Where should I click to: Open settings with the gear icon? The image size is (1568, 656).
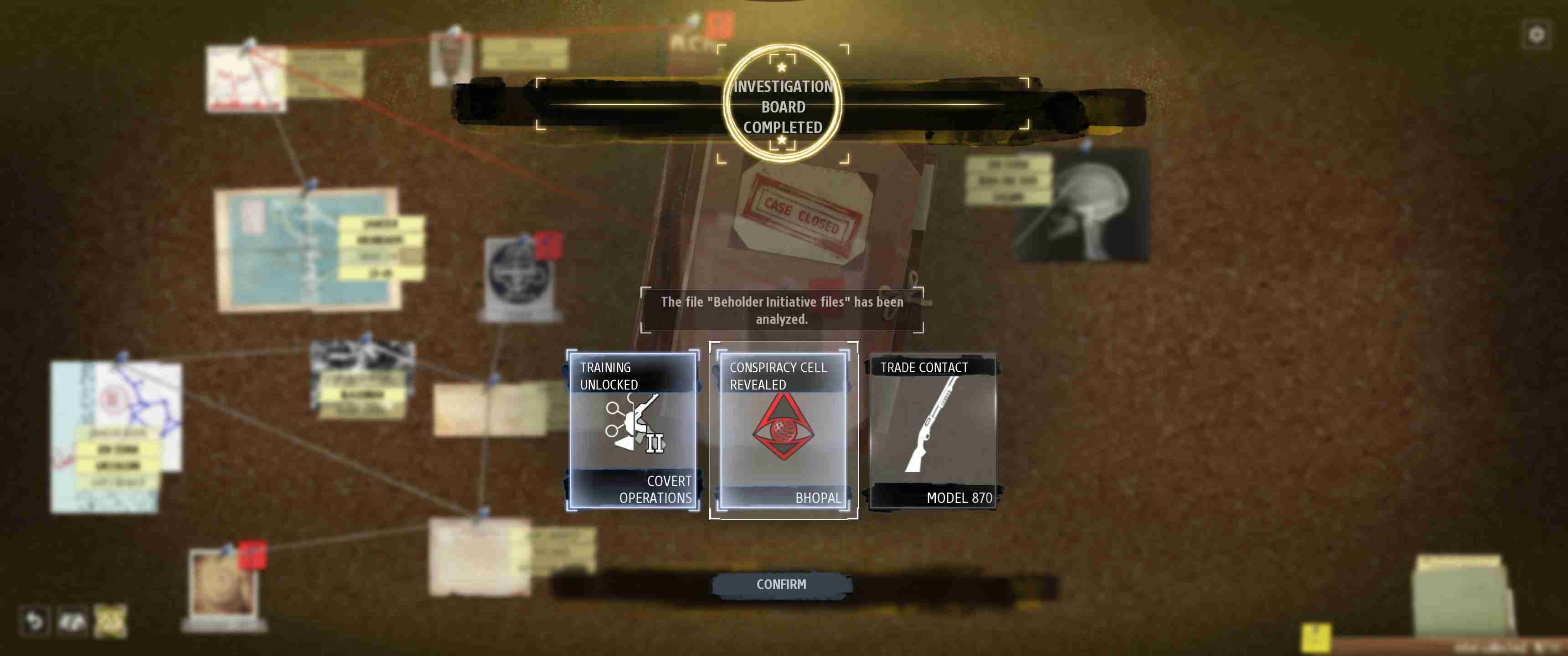1537,34
